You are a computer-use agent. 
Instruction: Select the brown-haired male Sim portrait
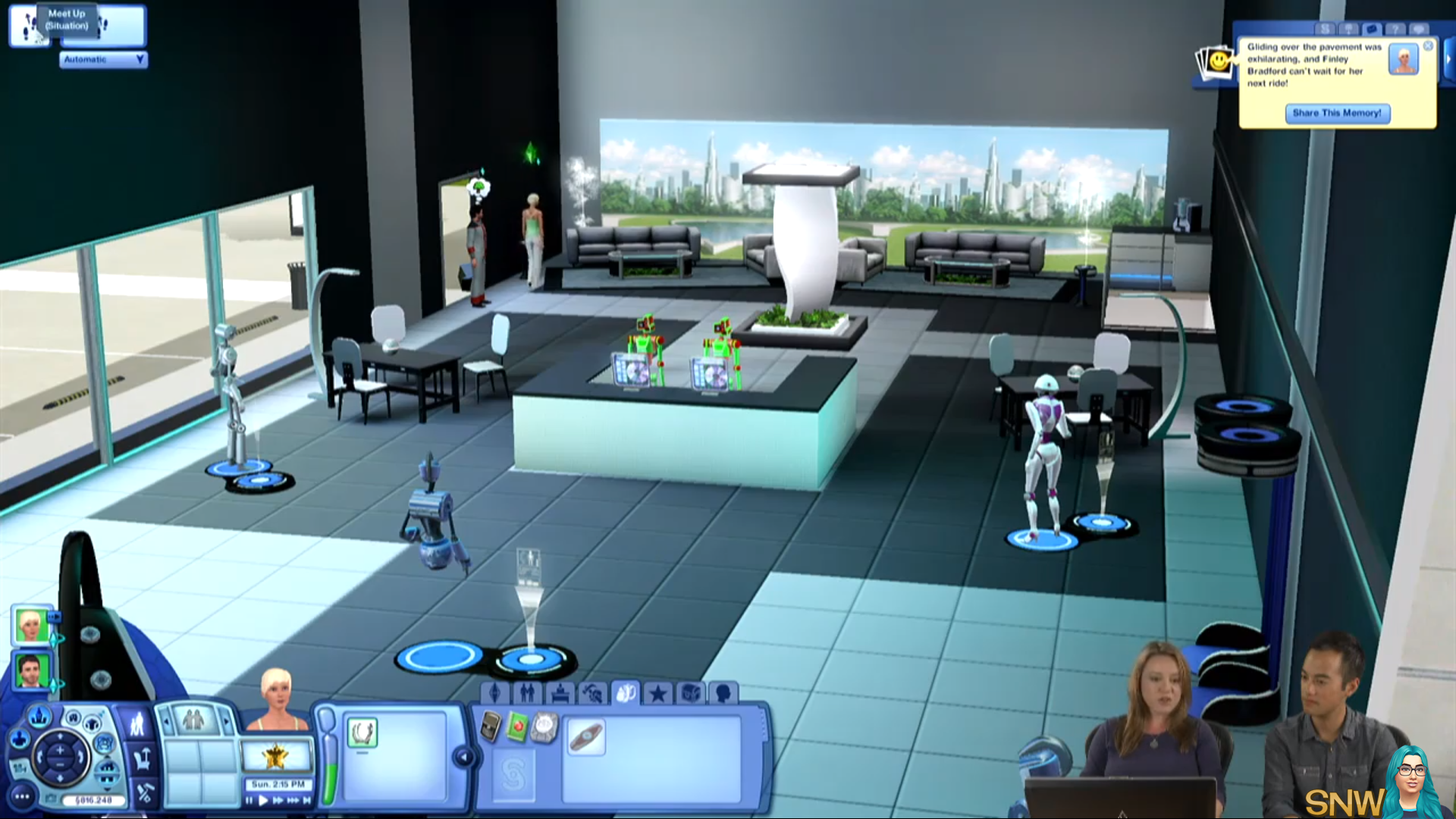pos(31,670)
